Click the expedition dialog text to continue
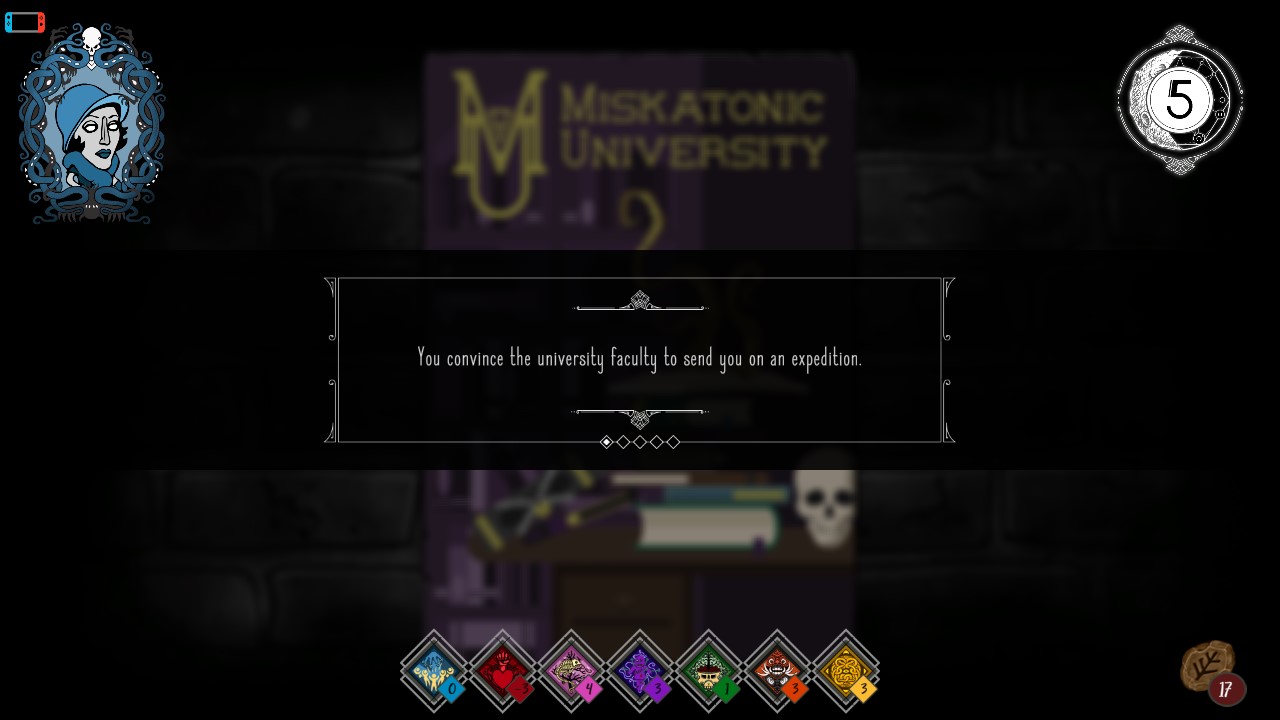This screenshot has width=1280, height=720. [640, 358]
